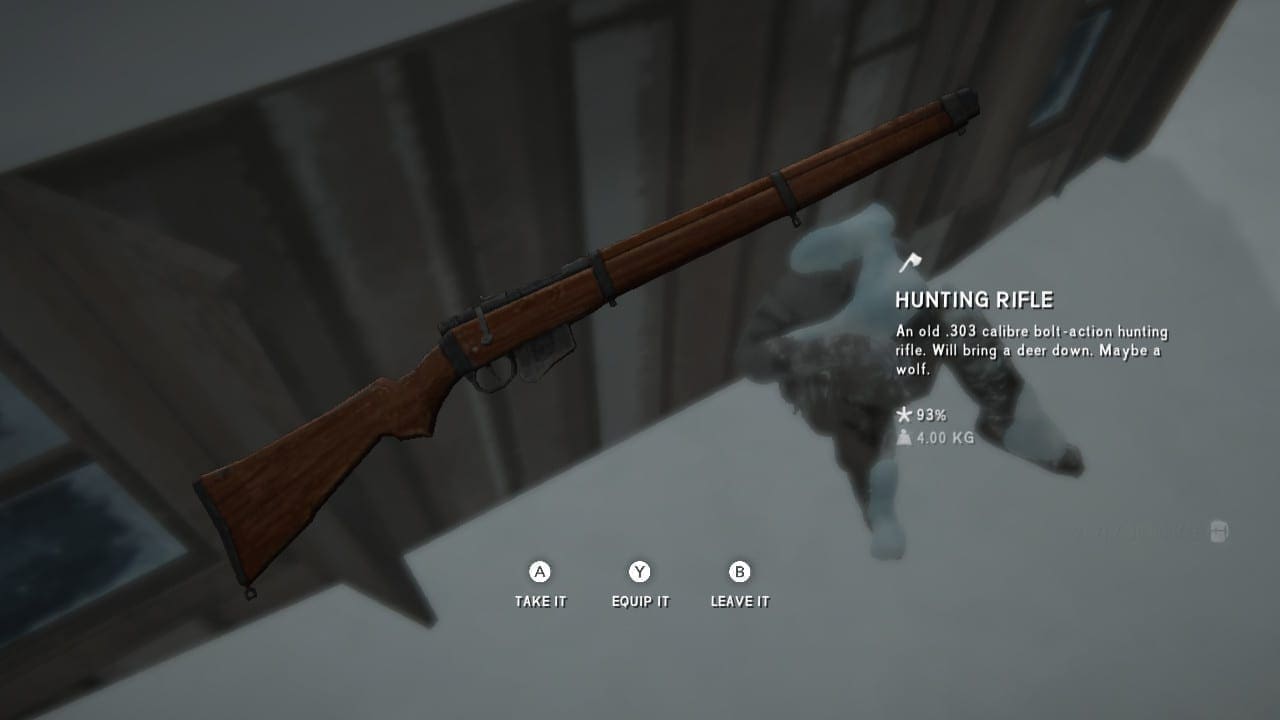Choose Leave It to dismiss the rifle
Screen dimensions: 1280x720
740,585
